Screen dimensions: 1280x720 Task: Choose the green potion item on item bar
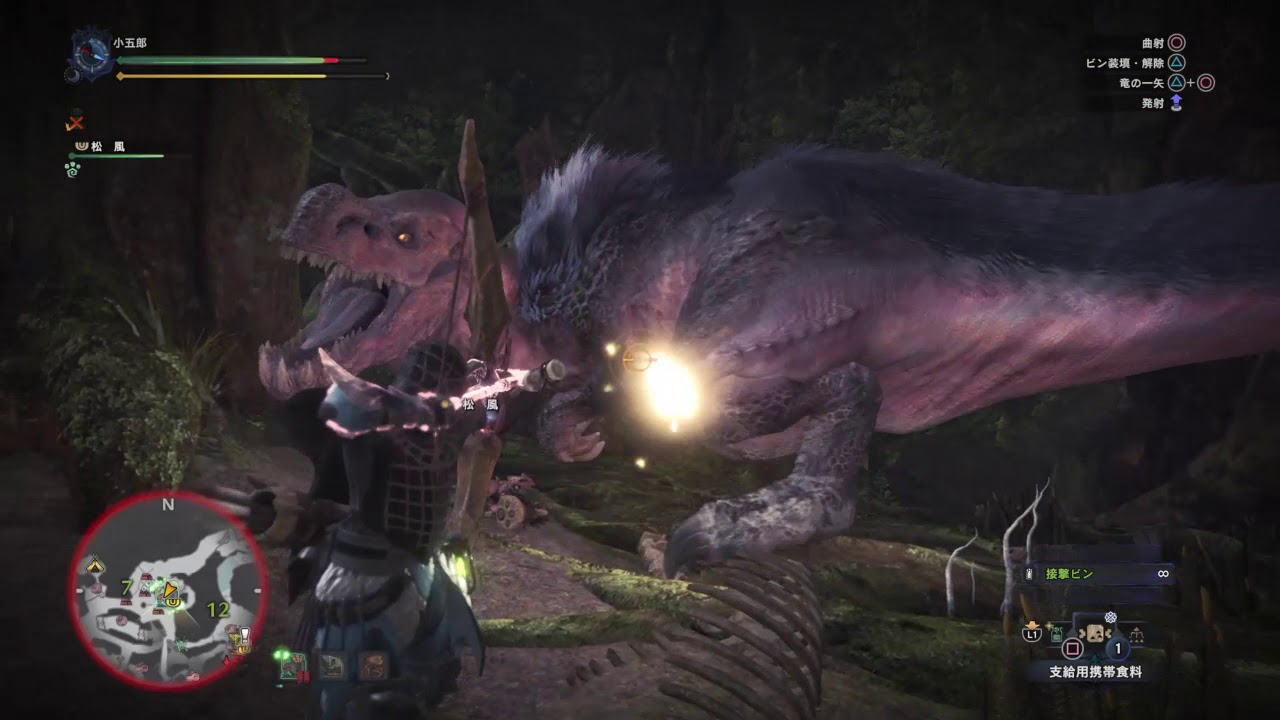coord(1058,633)
